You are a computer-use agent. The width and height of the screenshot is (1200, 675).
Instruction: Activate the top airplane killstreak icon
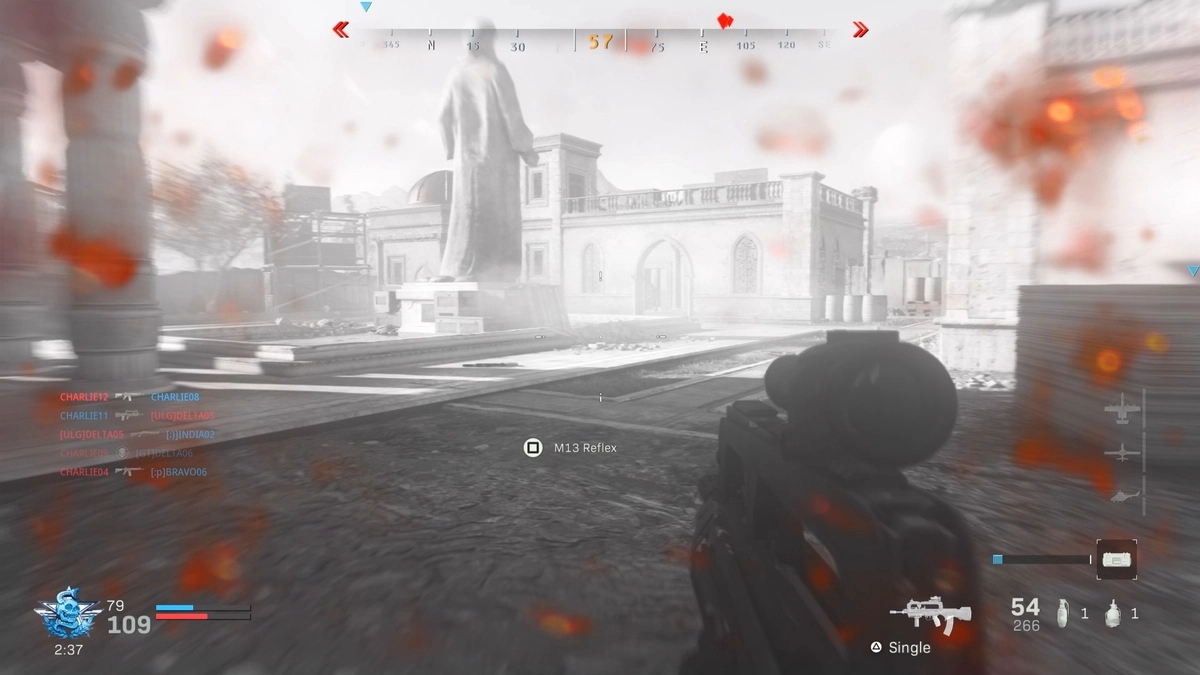1122,408
